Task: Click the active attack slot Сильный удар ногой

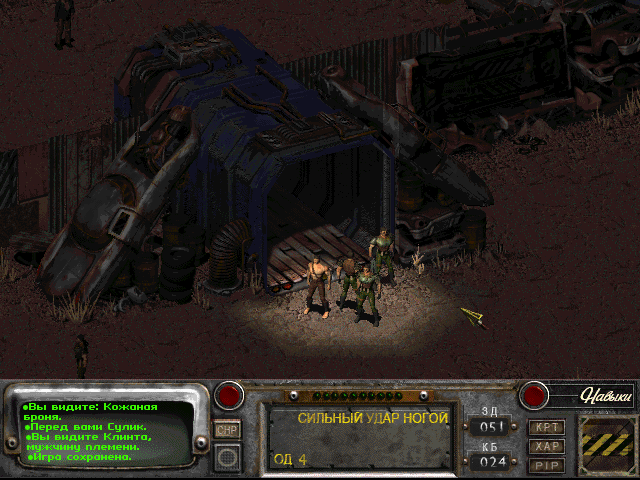Action: coord(359,437)
